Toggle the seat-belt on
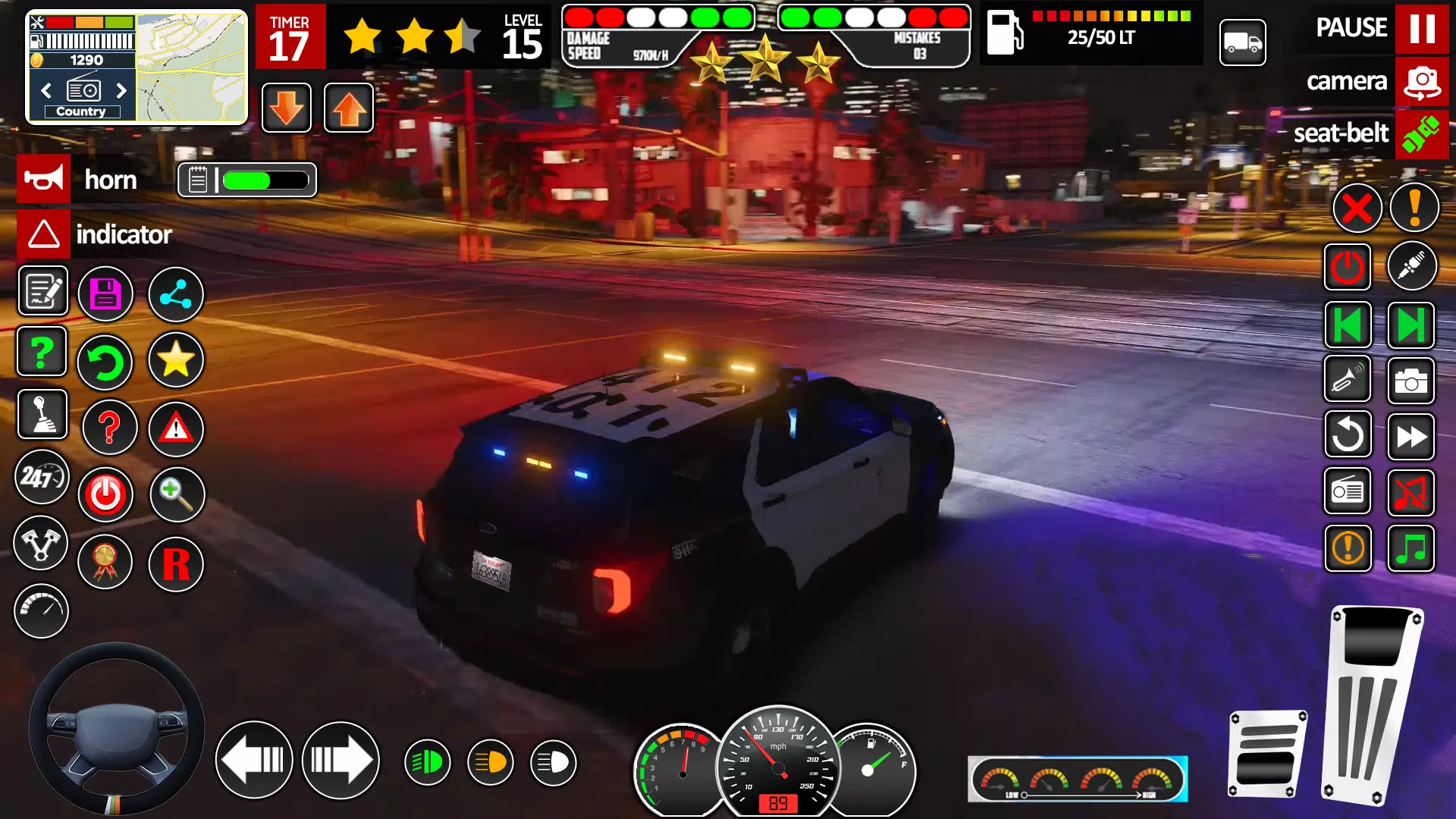Screen dimensions: 1456x819 [1422, 135]
